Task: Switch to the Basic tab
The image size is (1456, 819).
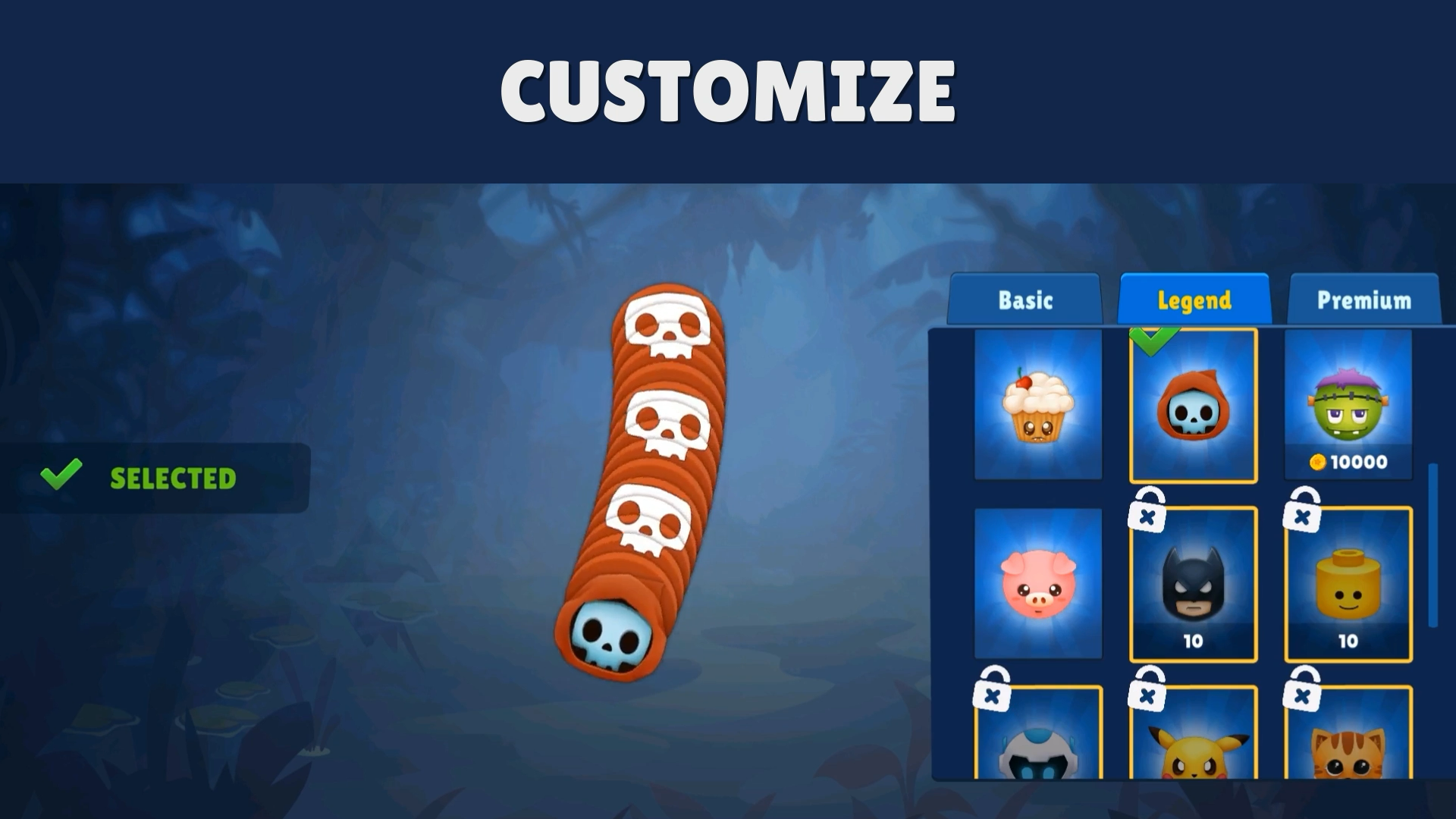Action: pos(1025,300)
